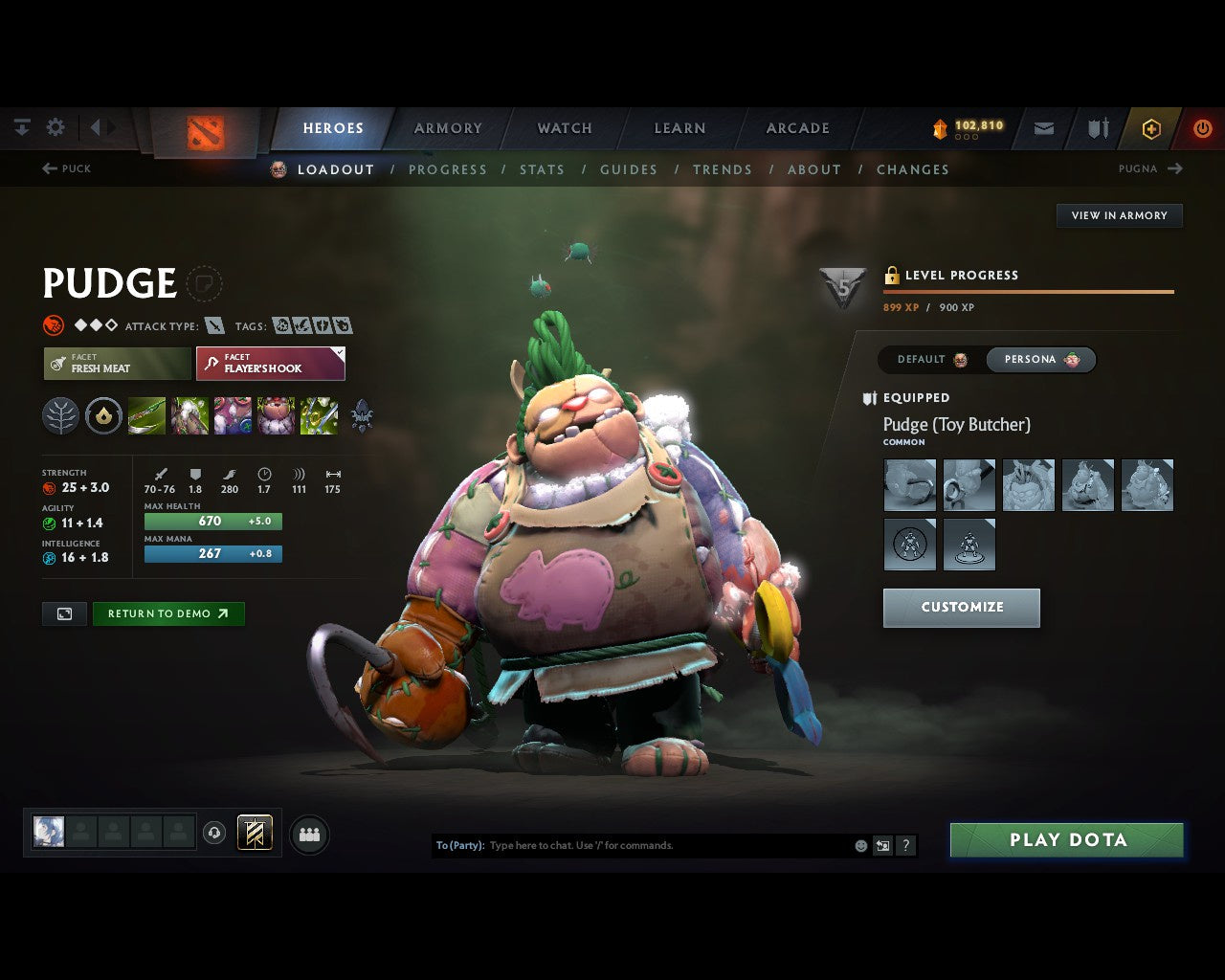Open the settings gear icon

point(56,127)
